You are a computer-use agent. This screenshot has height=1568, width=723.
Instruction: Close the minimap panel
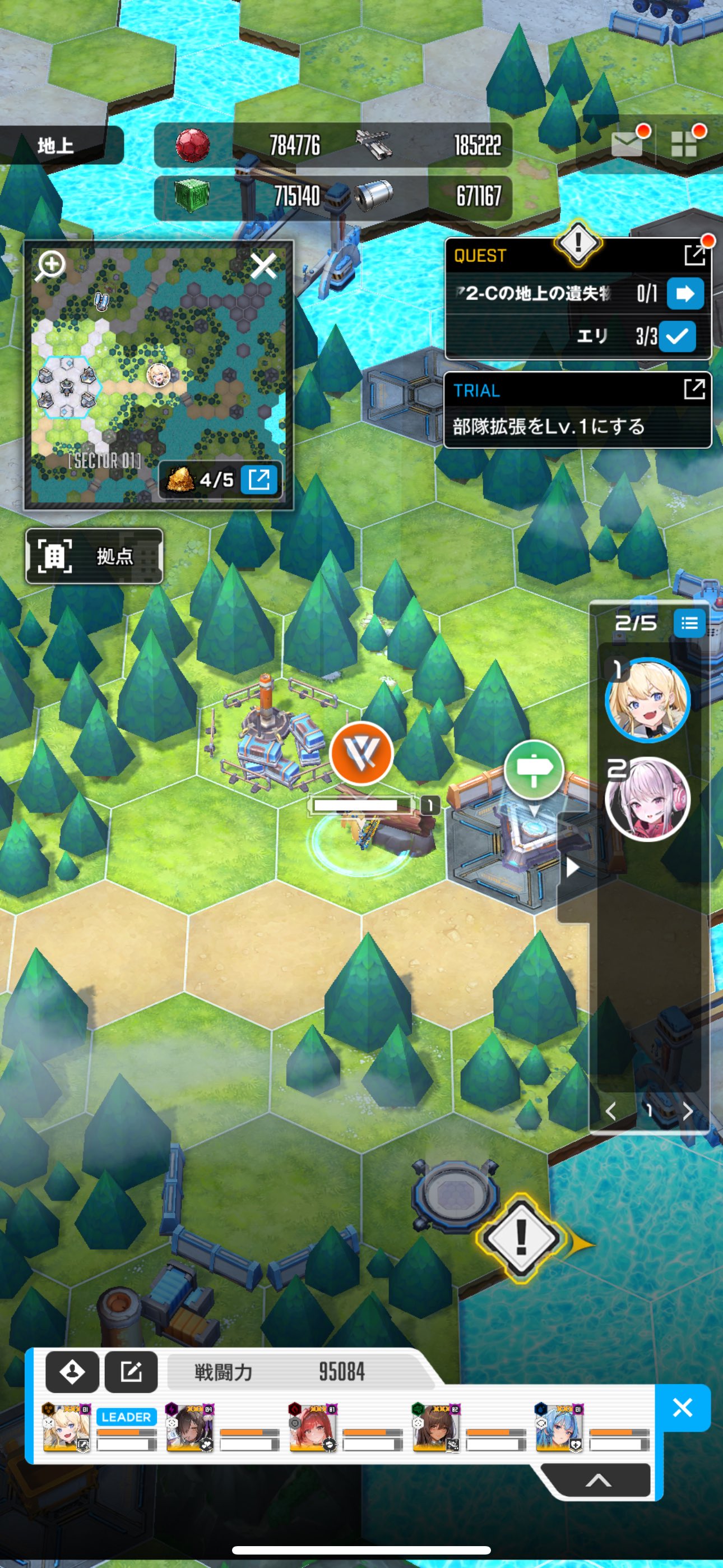click(x=263, y=266)
